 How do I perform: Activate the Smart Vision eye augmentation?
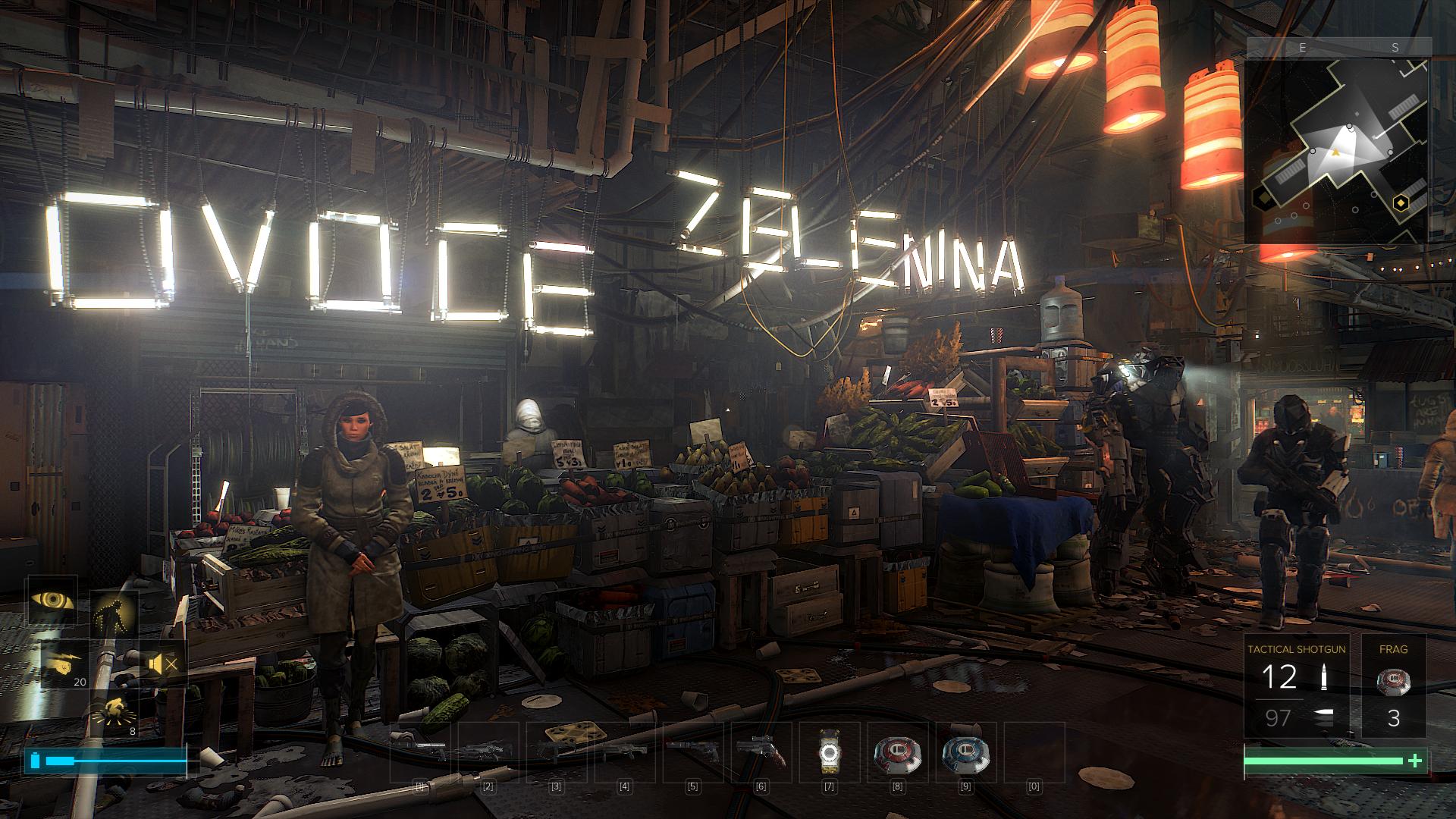[x=53, y=599]
